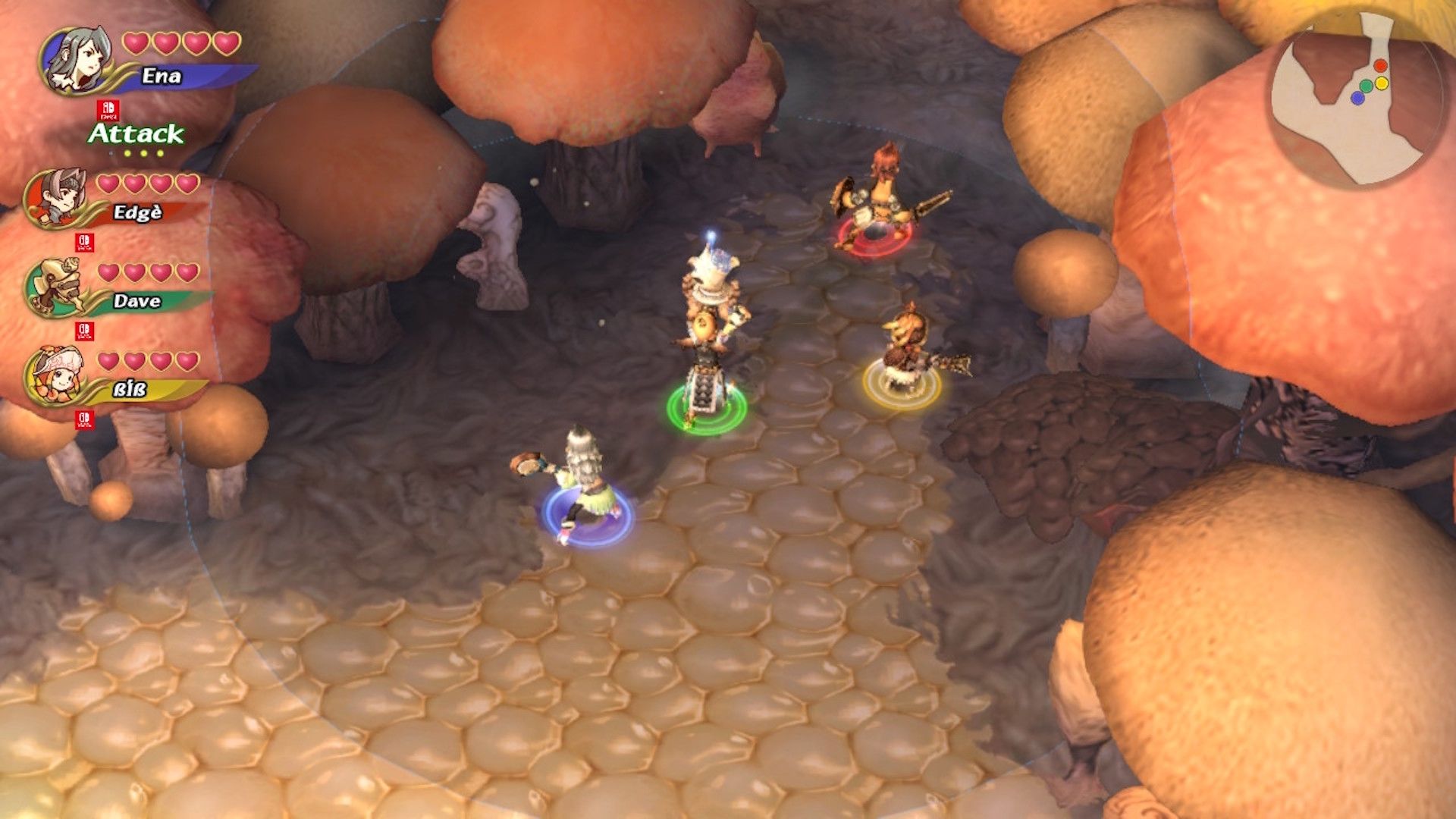The width and height of the screenshot is (1456, 819).
Task: Expand the middle command slot dot under Attack
Action: (x=143, y=155)
